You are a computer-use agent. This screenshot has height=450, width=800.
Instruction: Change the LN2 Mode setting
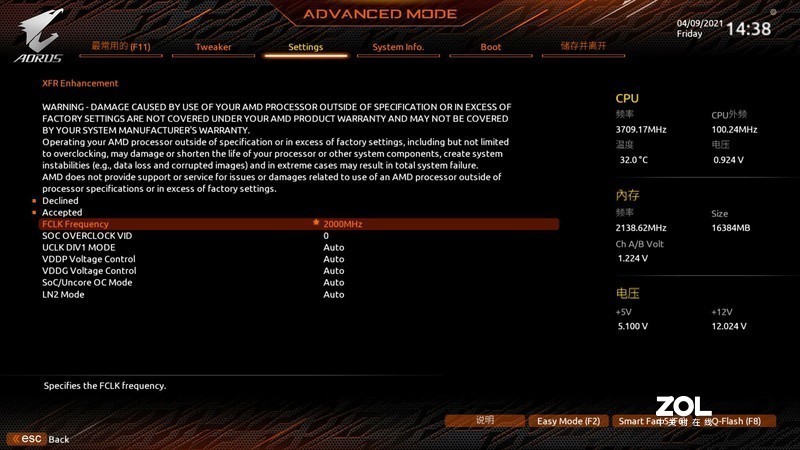(x=63, y=294)
